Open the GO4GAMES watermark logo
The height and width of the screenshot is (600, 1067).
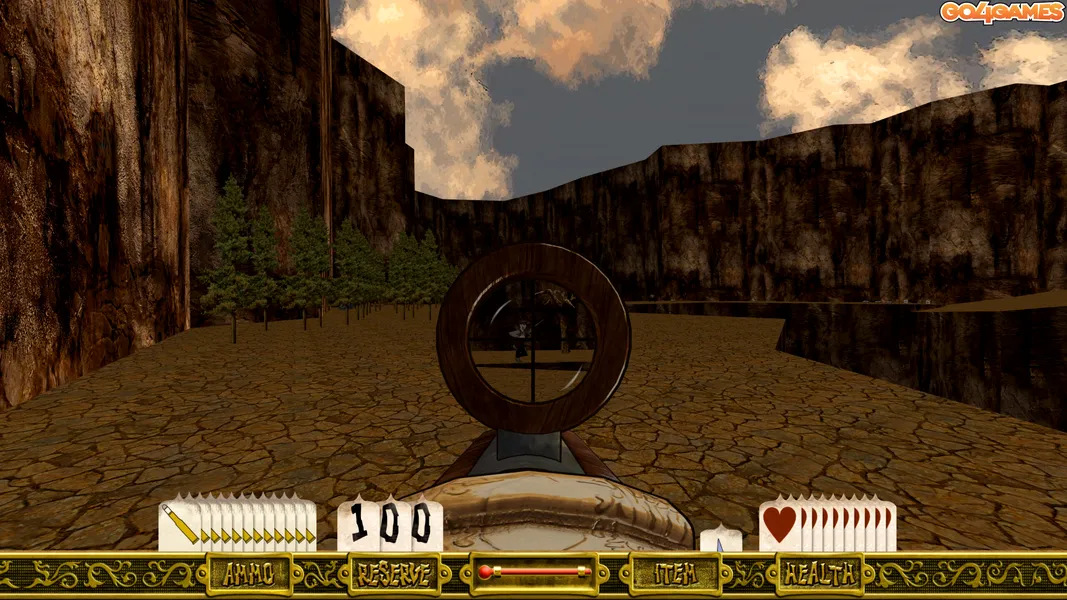pos(1000,12)
